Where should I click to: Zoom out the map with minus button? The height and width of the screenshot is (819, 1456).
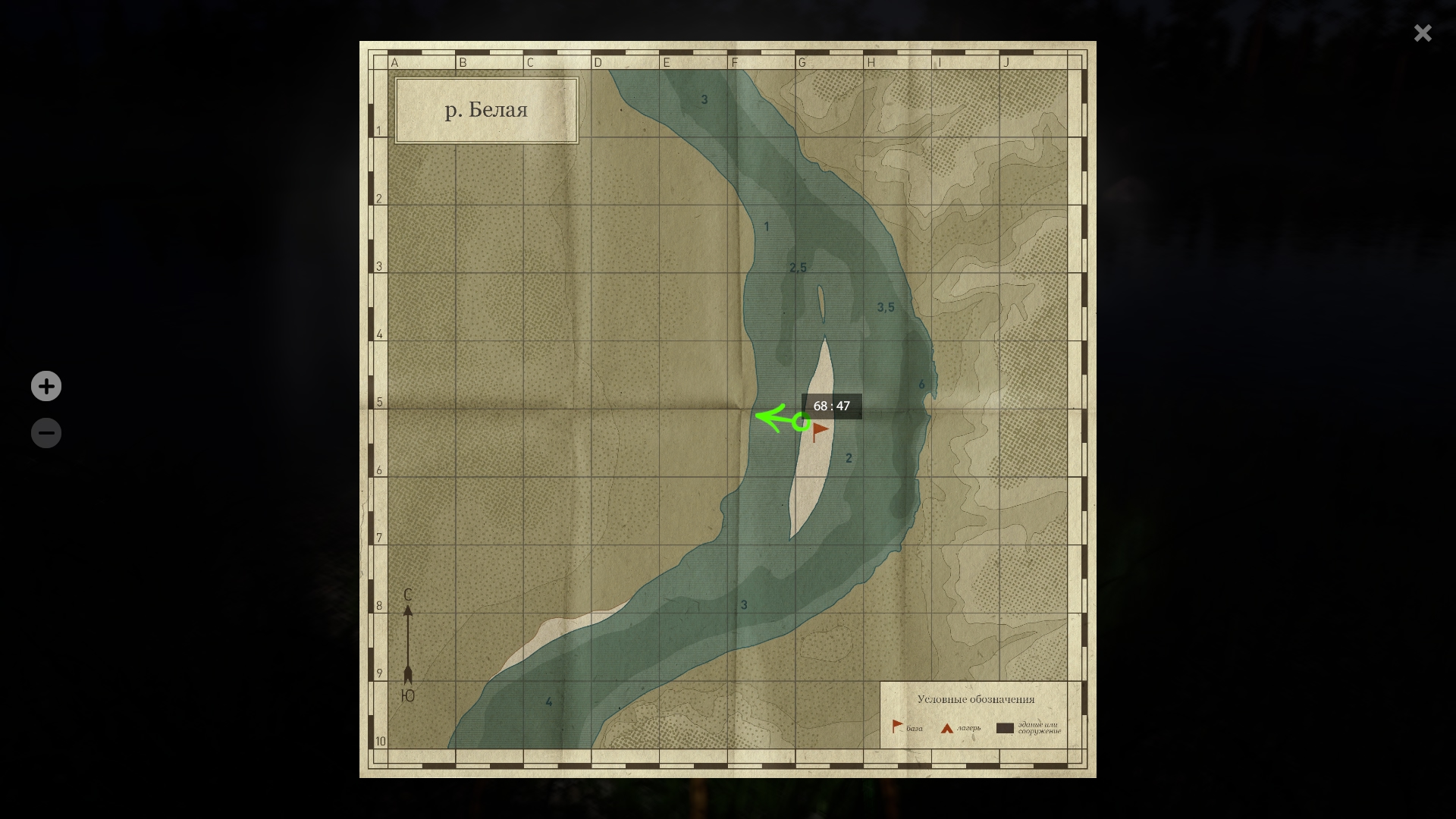pos(46,433)
